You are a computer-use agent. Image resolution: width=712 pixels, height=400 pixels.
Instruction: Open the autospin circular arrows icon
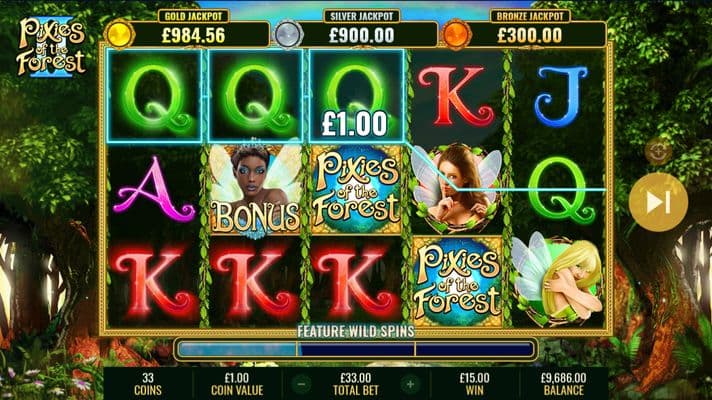tap(657, 150)
